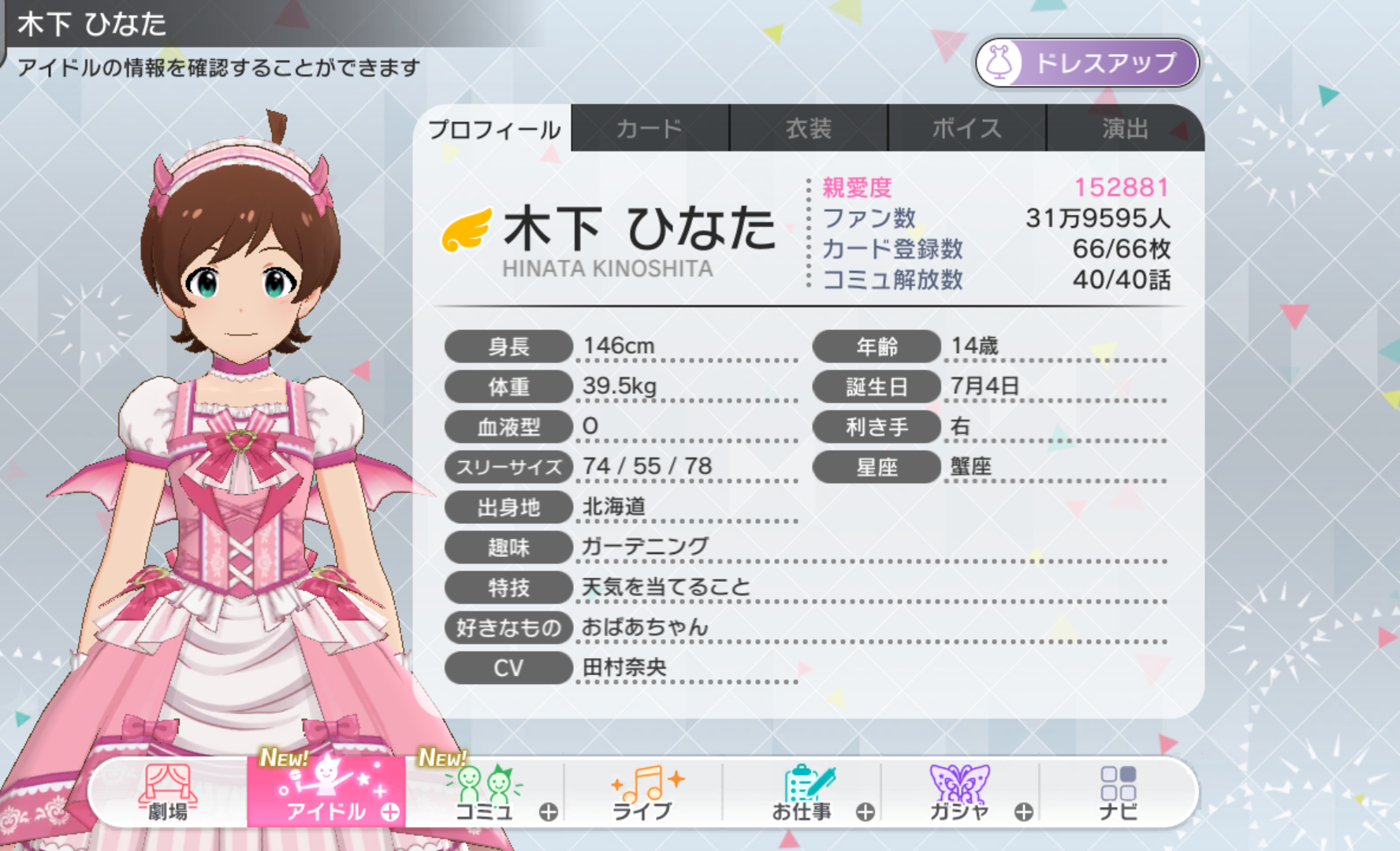Open the 衣装 costume tab
The image size is (1400, 851).
click(808, 128)
